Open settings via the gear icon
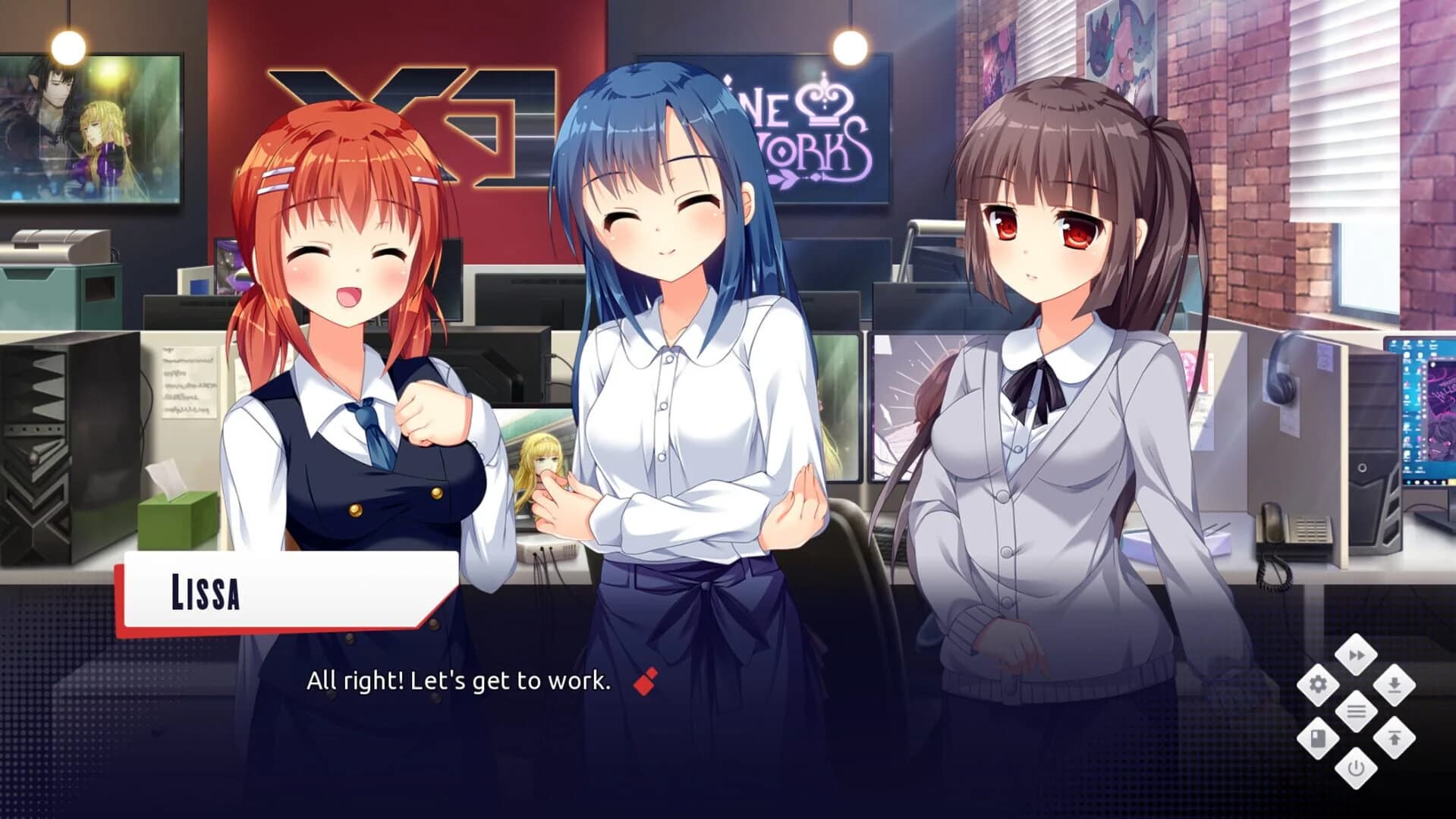This screenshot has width=1456, height=819. pyautogui.click(x=1319, y=684)
